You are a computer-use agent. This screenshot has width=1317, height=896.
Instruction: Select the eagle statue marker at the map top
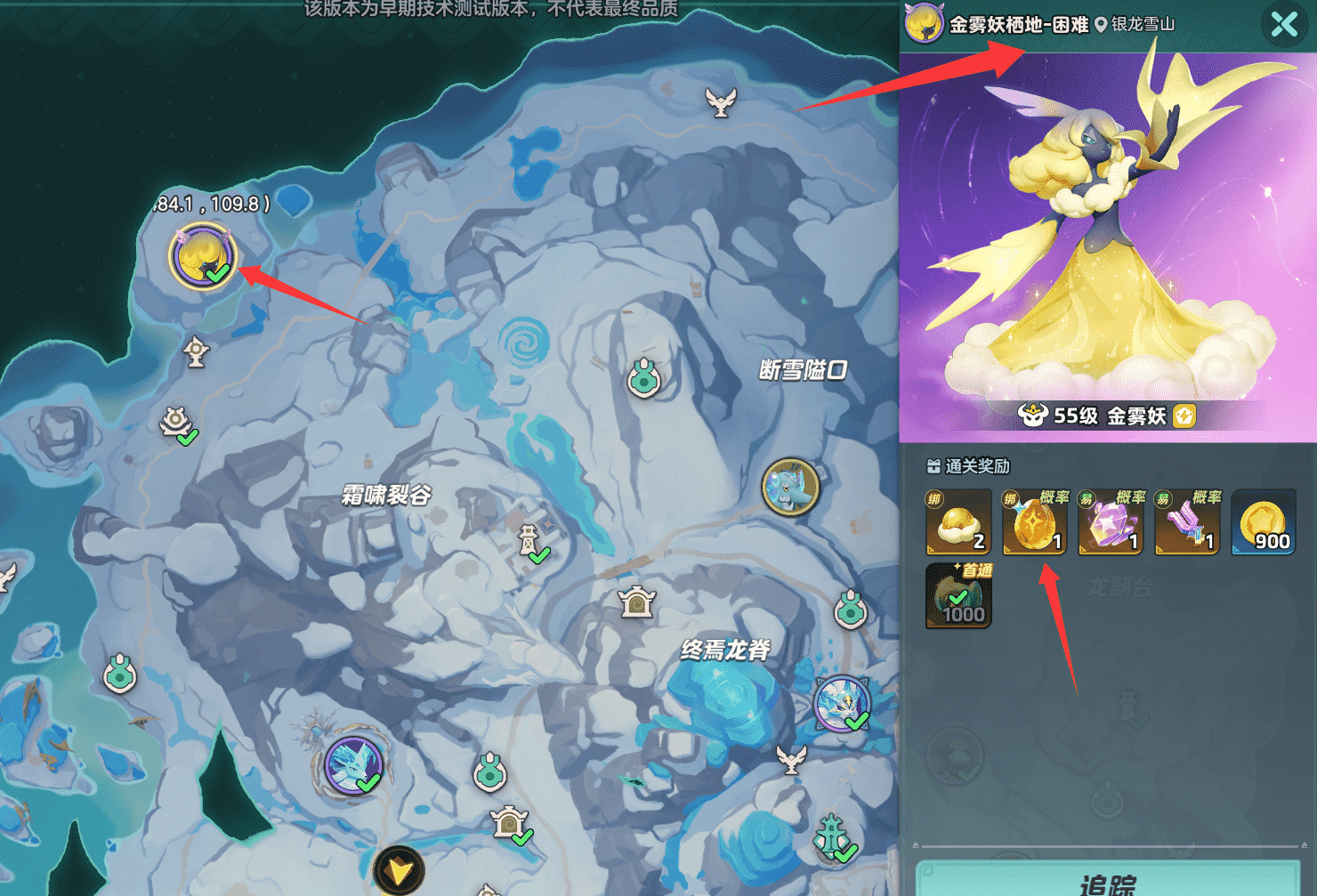721,101
